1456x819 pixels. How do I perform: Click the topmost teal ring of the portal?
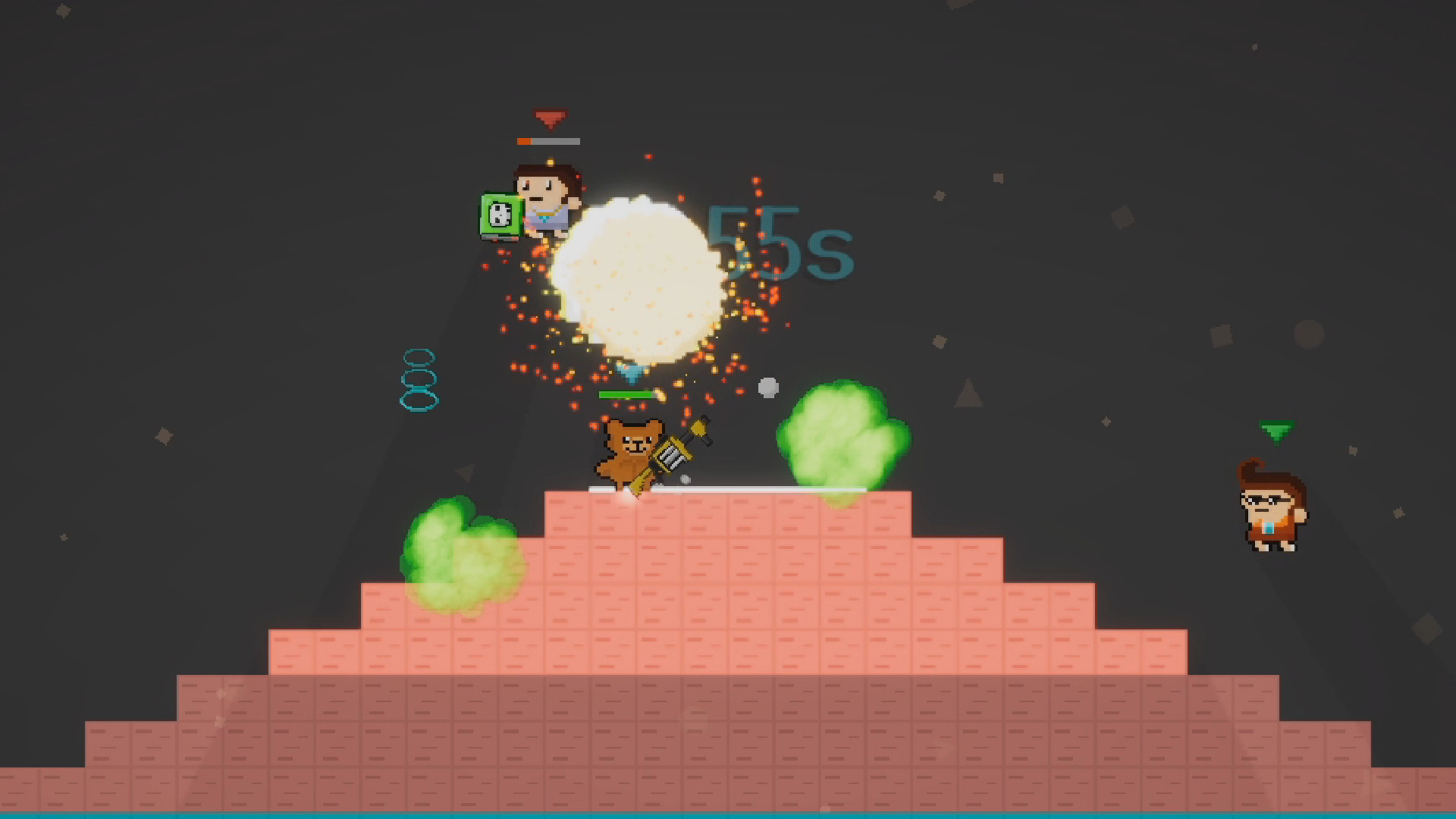coord(418,355)
